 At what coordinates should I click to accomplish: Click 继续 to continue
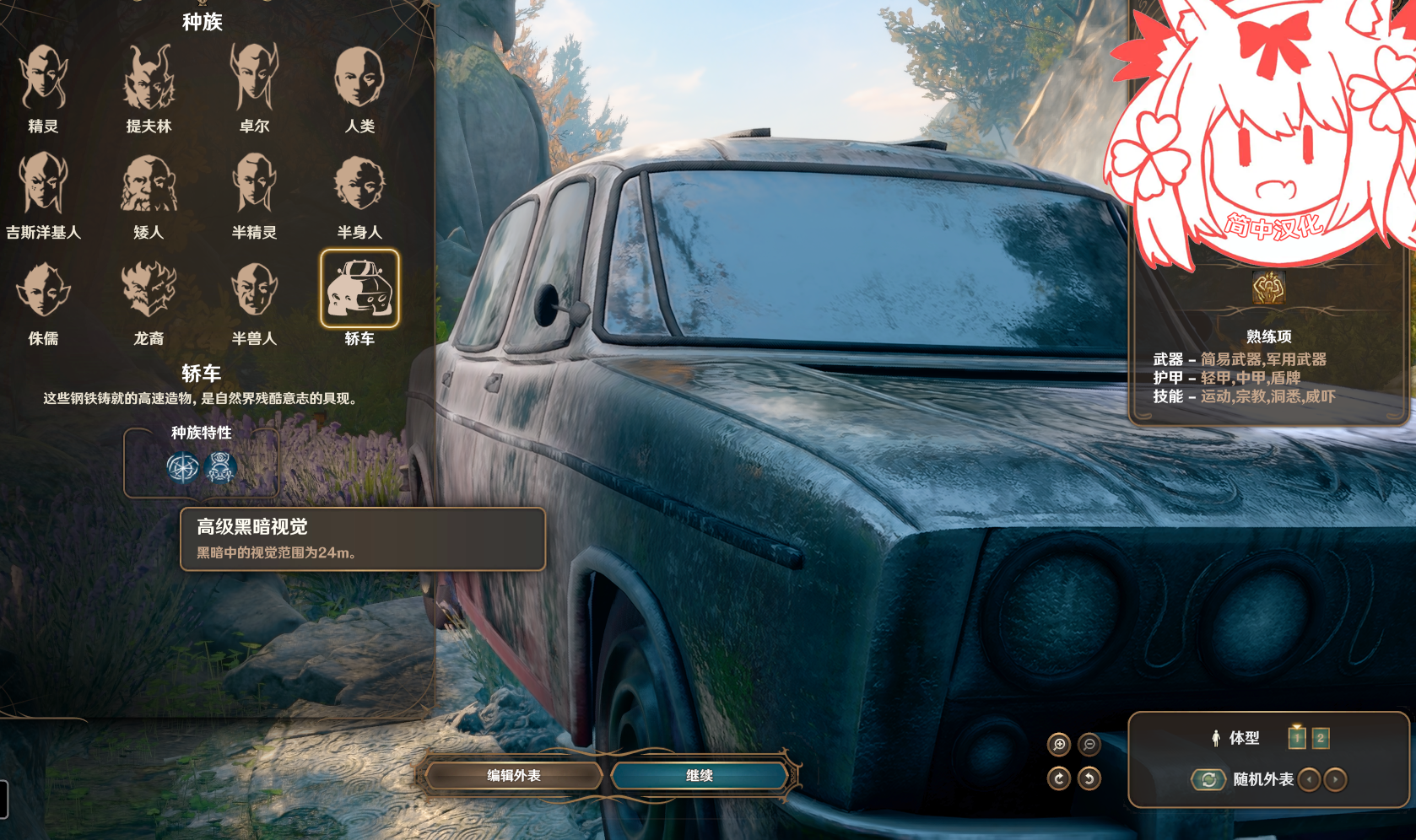699,776
